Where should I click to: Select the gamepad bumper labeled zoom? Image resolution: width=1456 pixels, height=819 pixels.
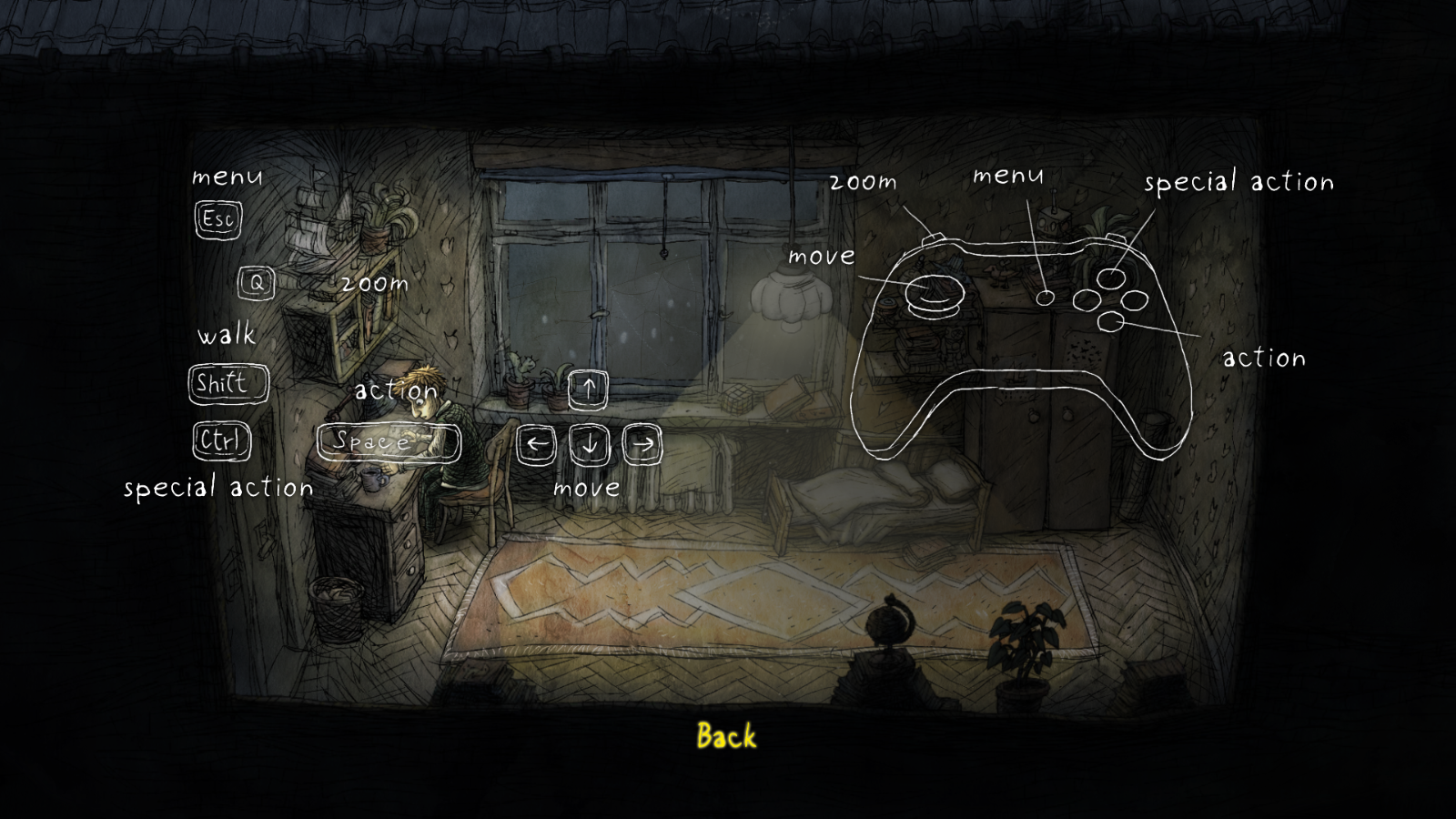(931, 238)
